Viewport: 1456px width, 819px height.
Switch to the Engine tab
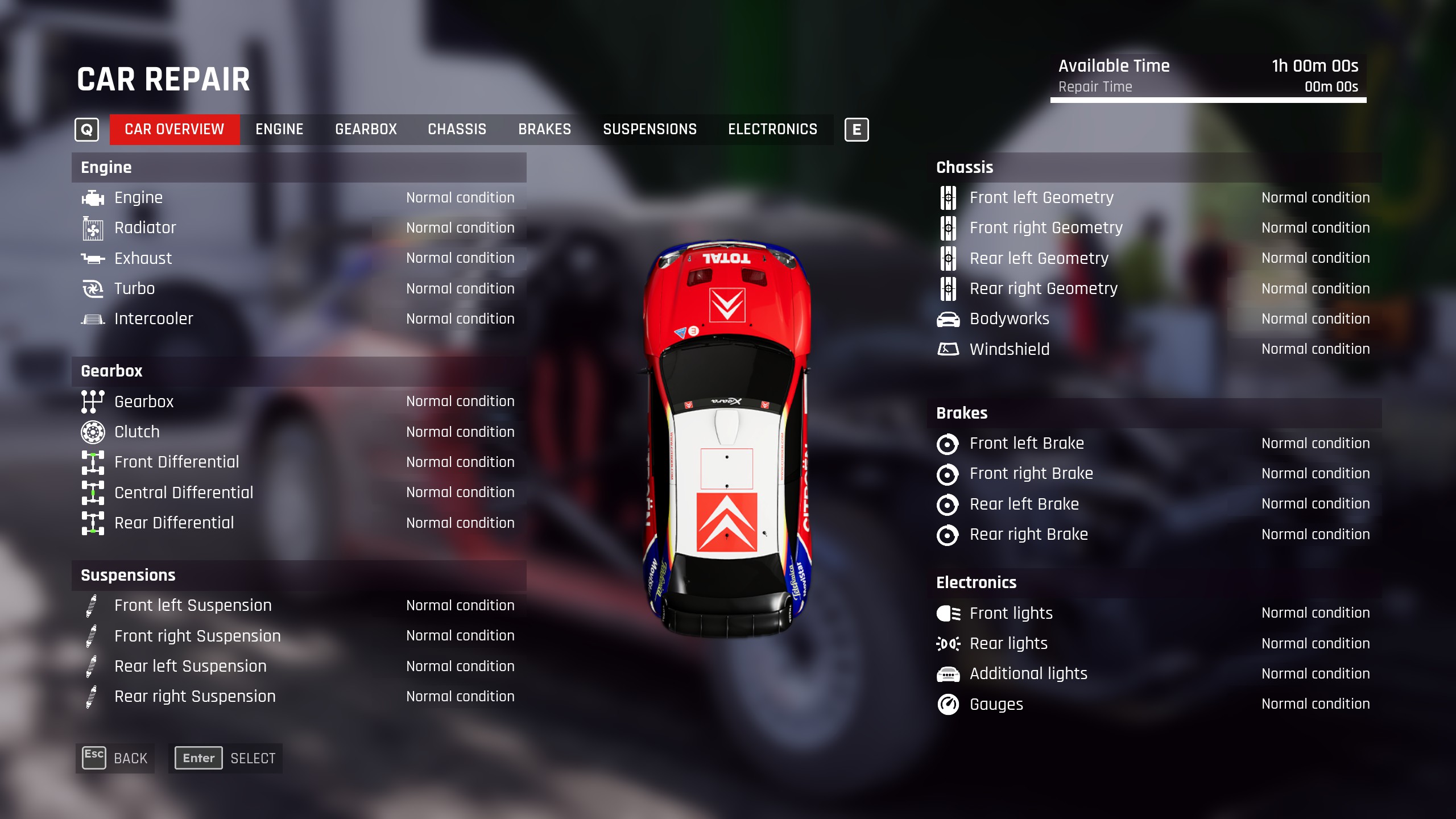279,130
